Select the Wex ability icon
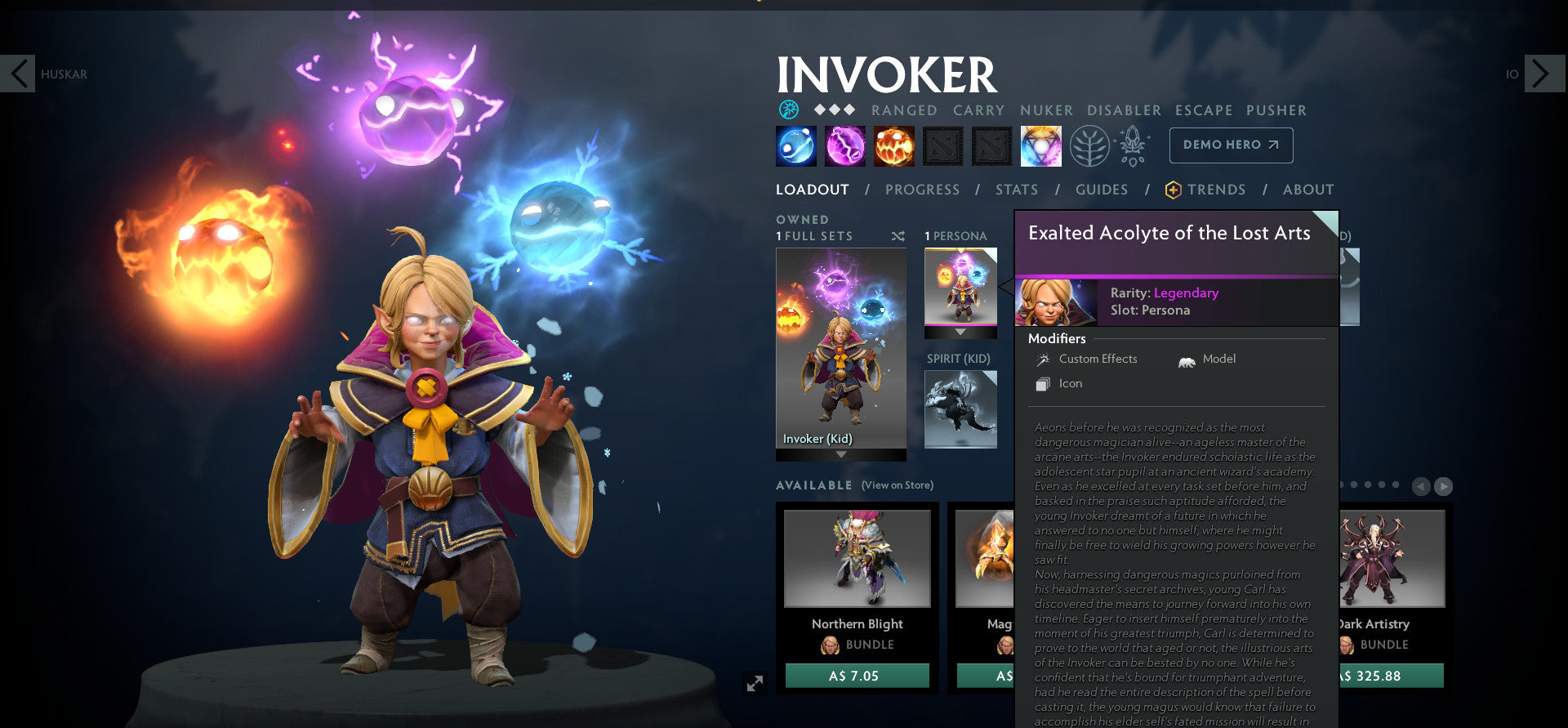 [x=844, y=145]
